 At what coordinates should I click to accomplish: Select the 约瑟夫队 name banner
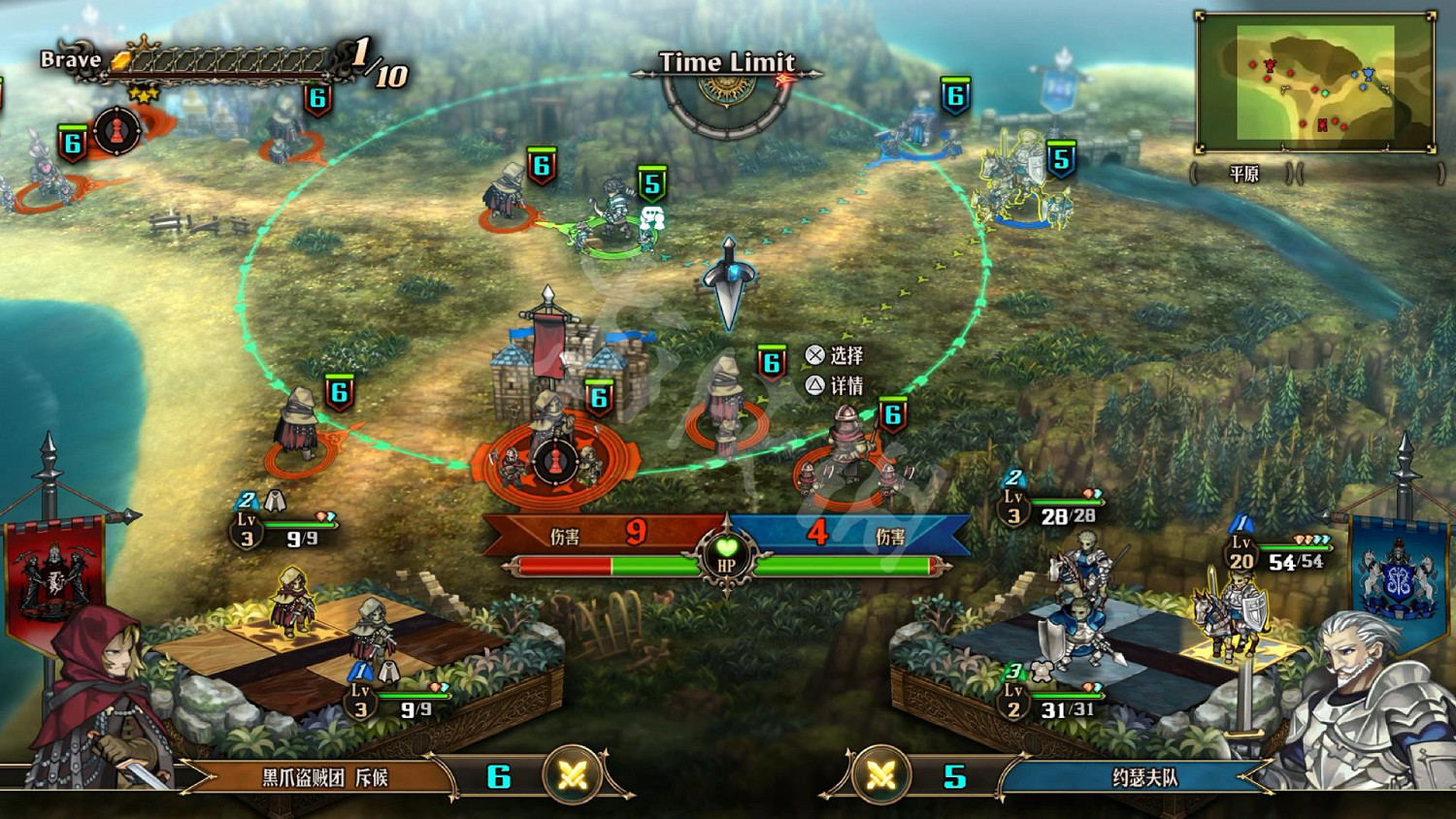click(x=1144, y=777)
